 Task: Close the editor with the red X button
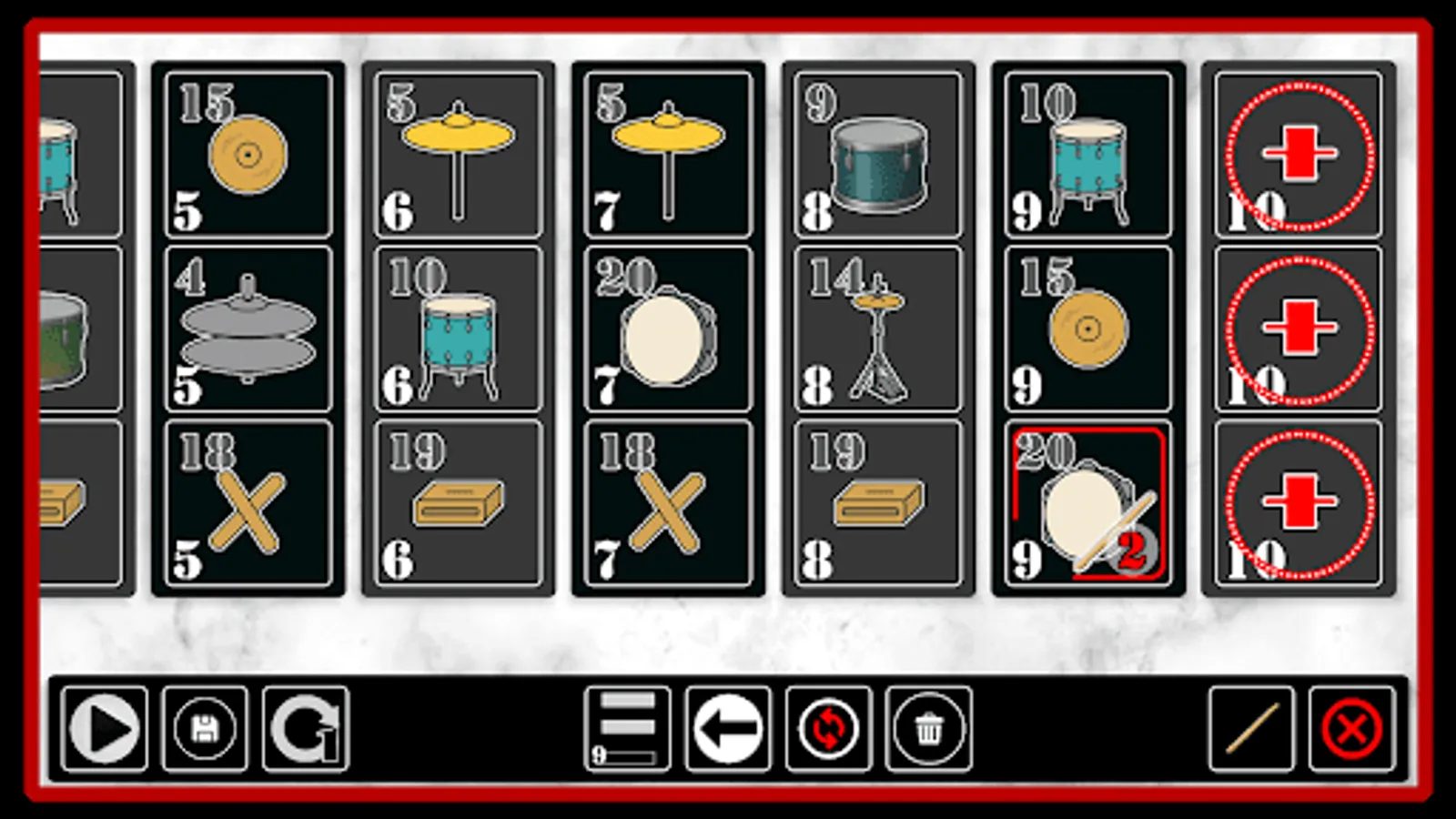pos(1350,727)
